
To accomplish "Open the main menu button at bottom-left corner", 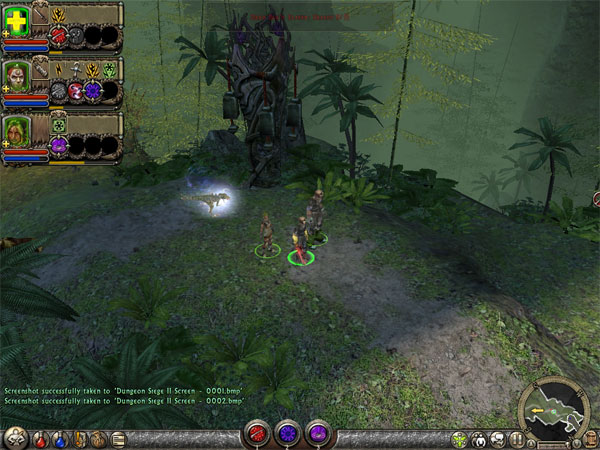I will [15, 437].
